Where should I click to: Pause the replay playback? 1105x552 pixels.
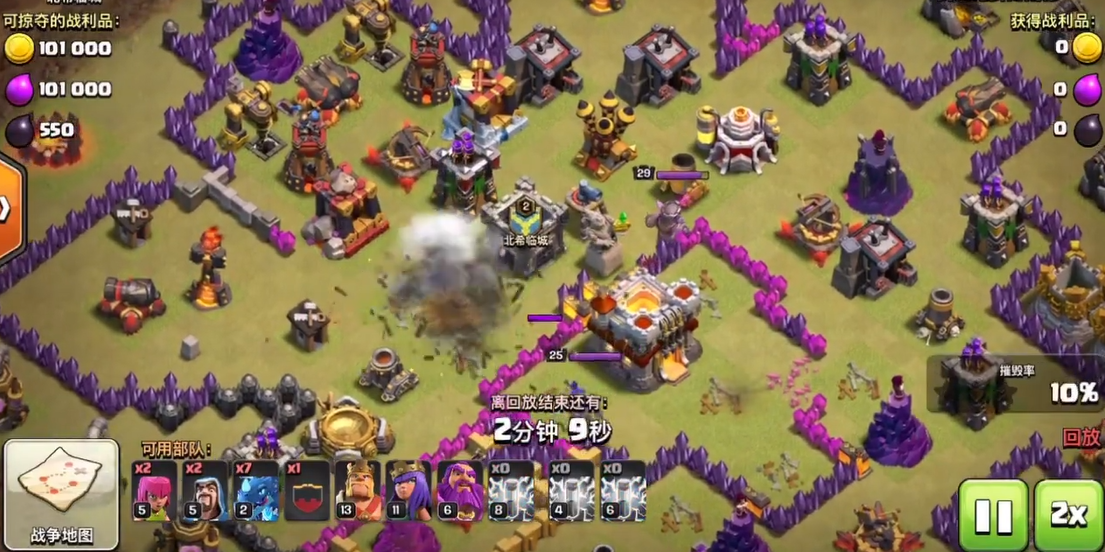(993, 514)
